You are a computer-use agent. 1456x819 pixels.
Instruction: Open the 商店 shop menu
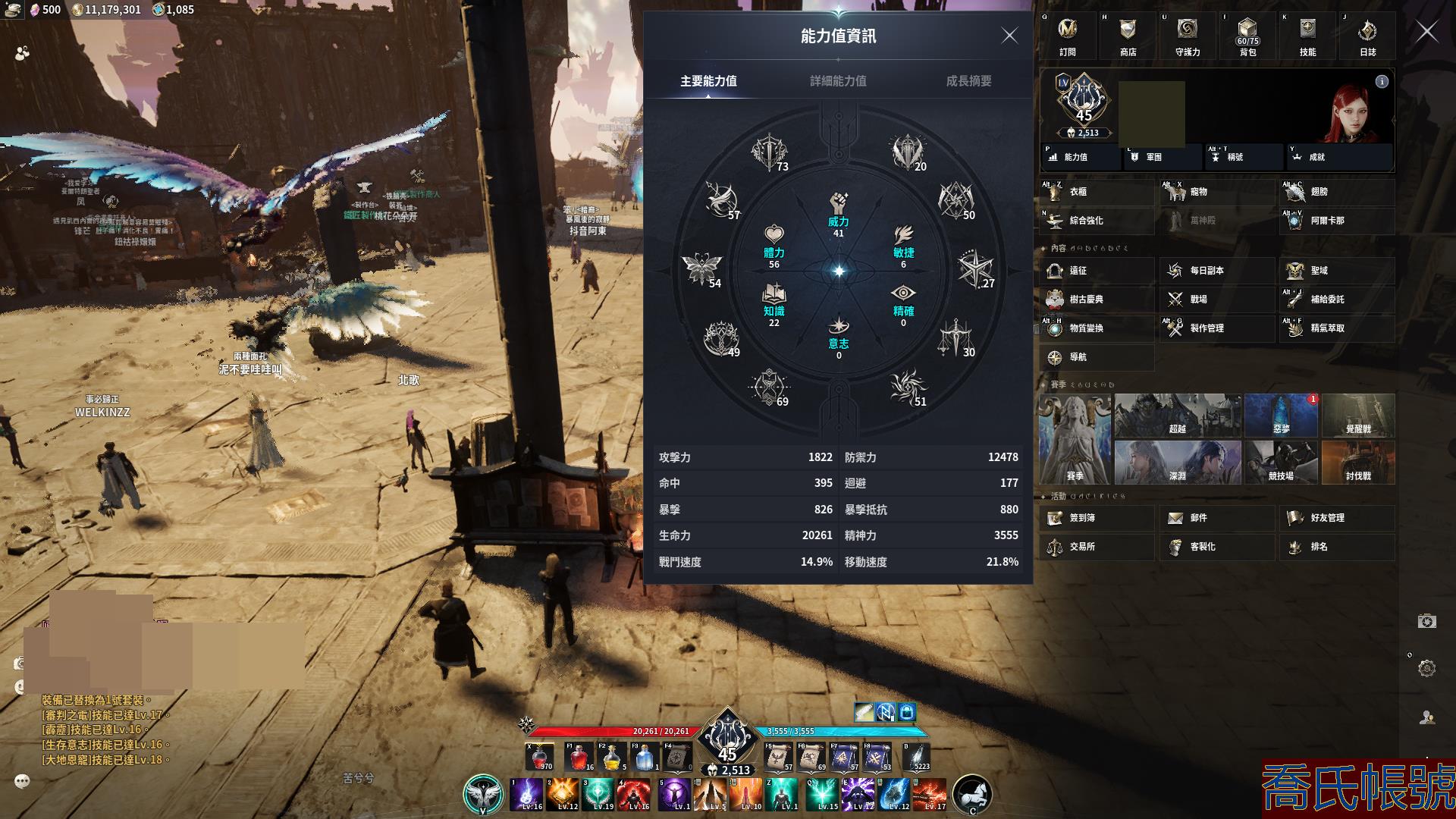(x=1128, y=36)
